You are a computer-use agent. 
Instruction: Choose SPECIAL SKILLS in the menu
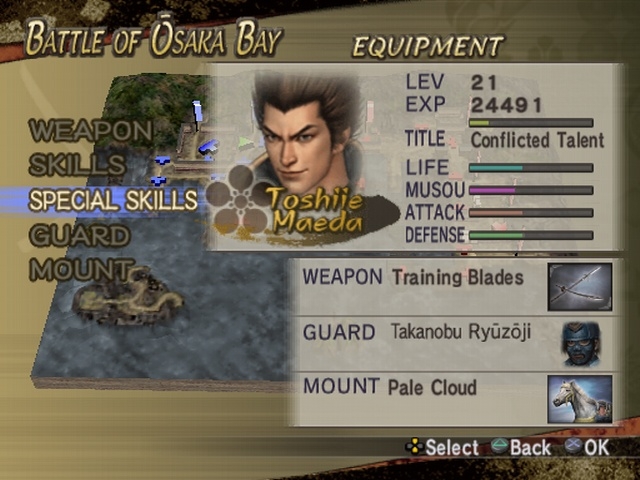[x=113, y=200]
